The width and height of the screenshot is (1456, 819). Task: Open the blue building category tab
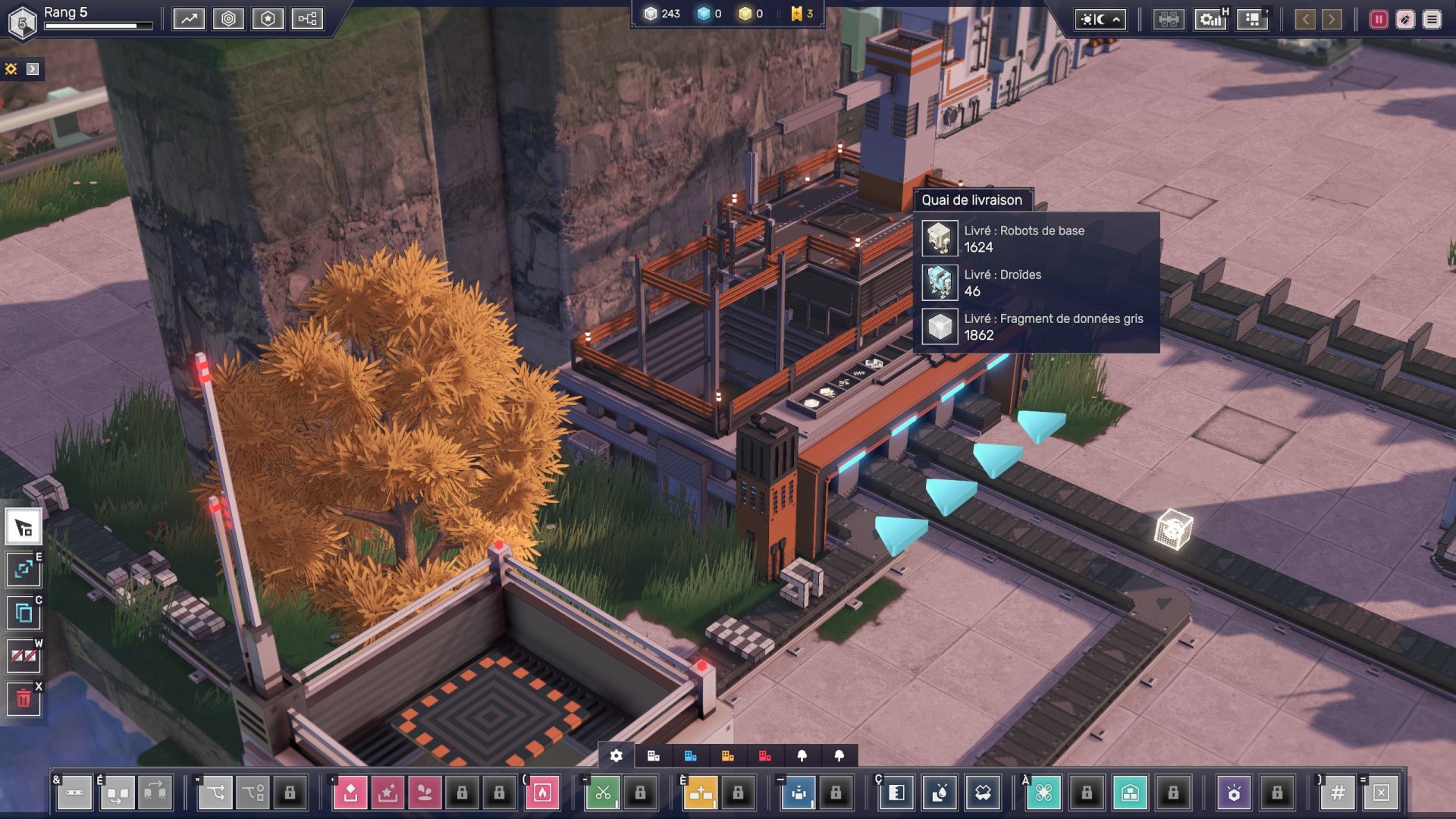tap(690, 756)
